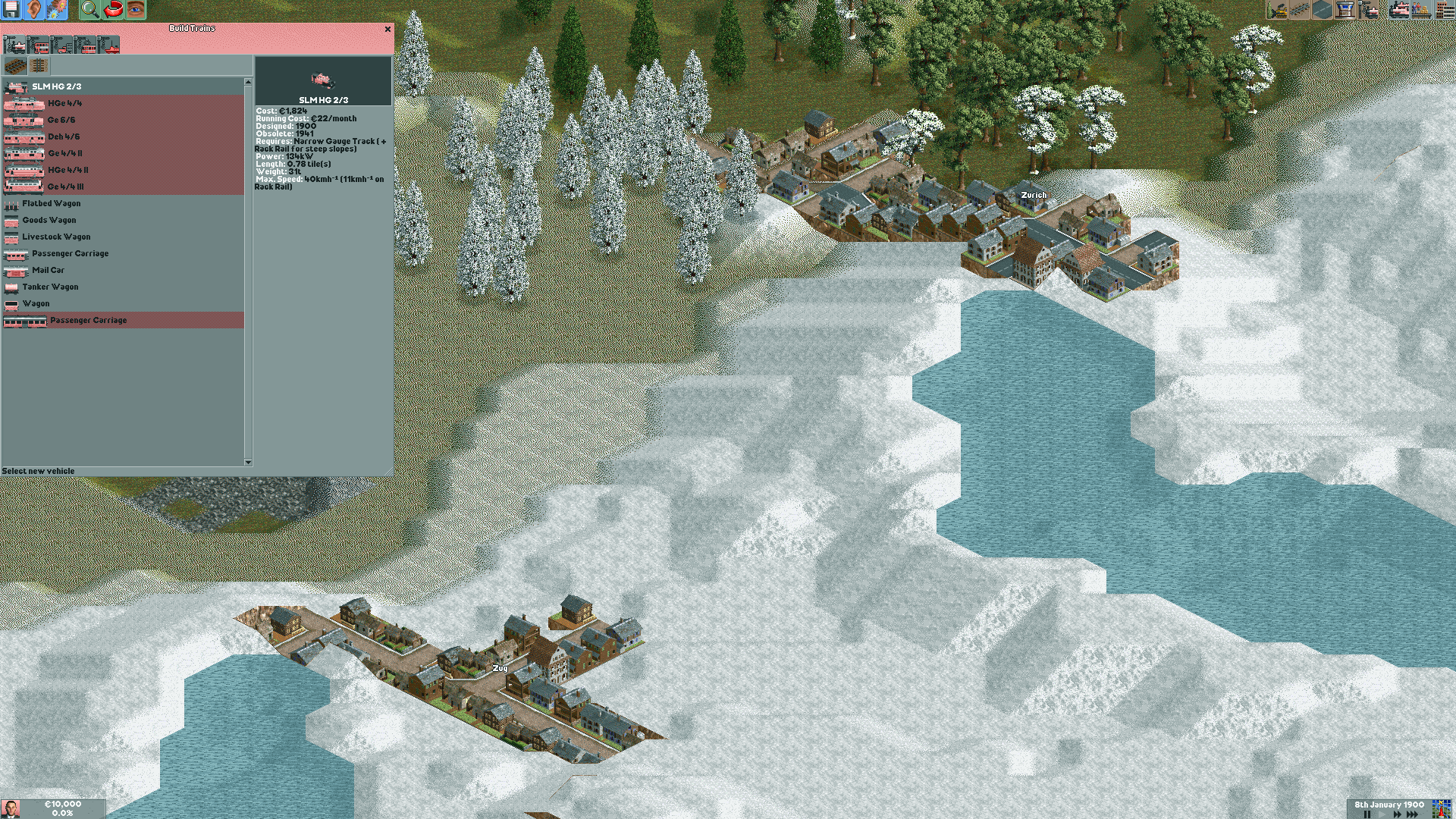Open view options with the eye icon
This screenshot has height=819, width=1456.
click(x=134, y=10)
